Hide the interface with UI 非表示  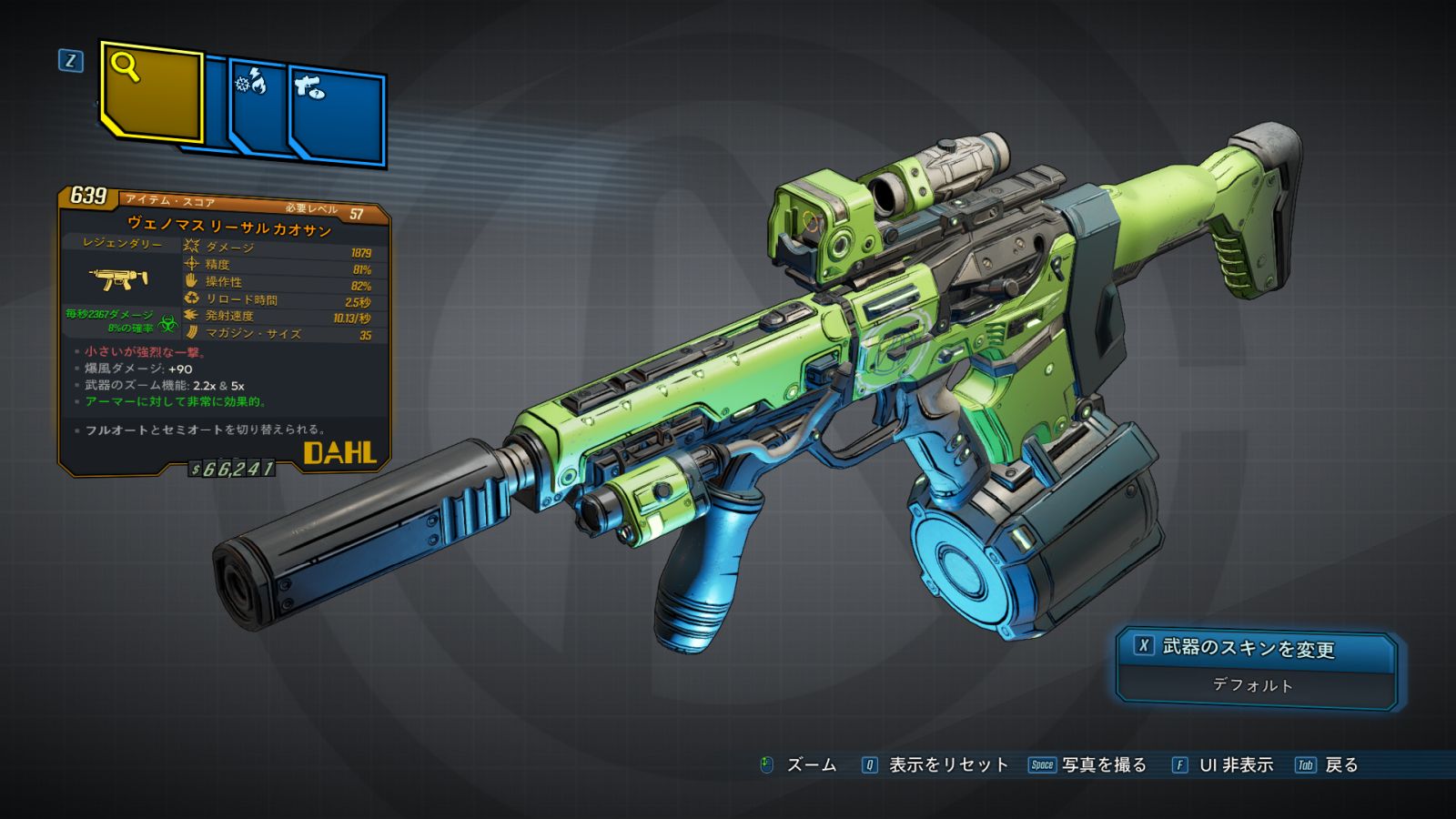point(1235,765)
